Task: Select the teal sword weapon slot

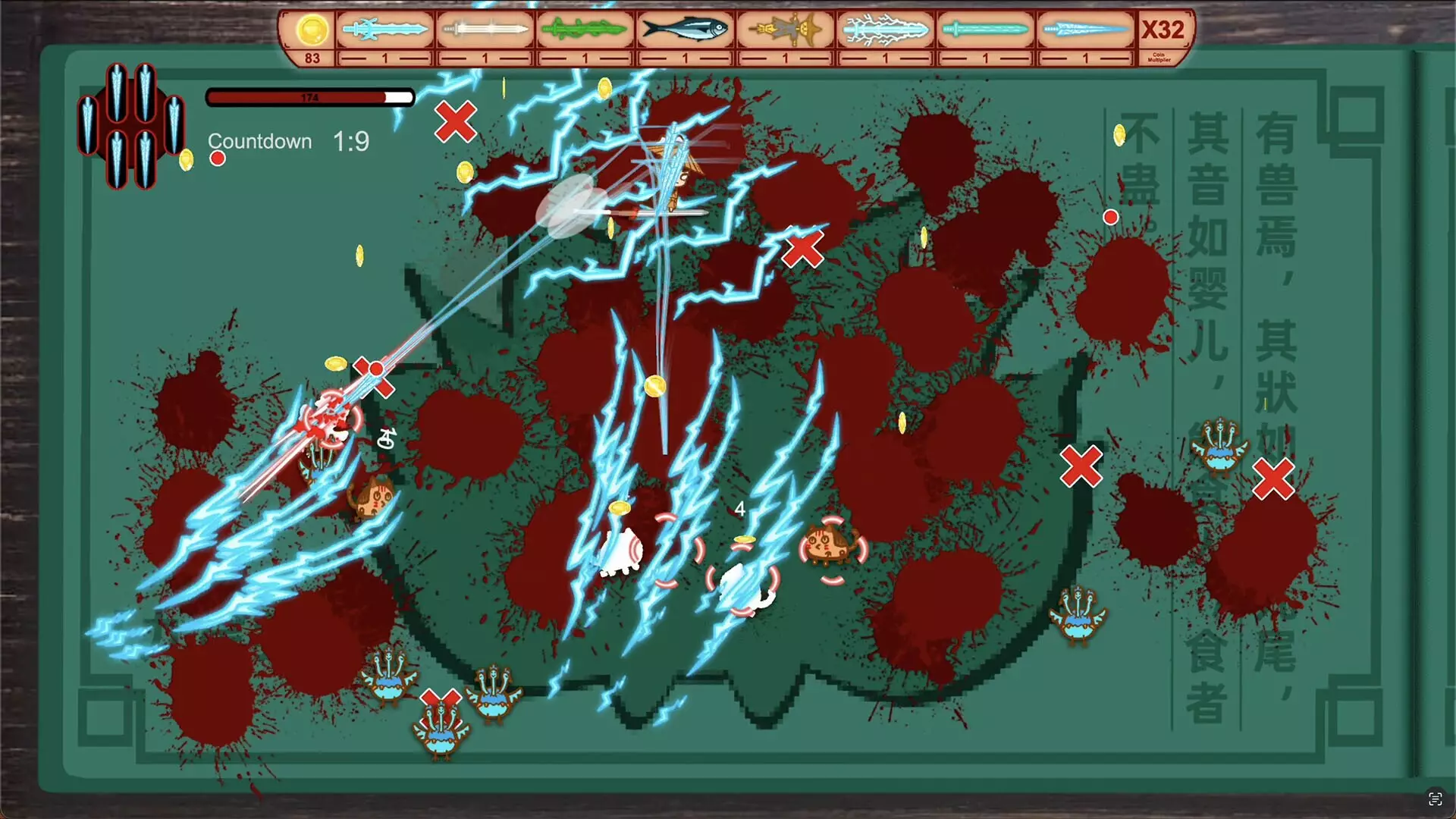Action: (x=986, y=29)
